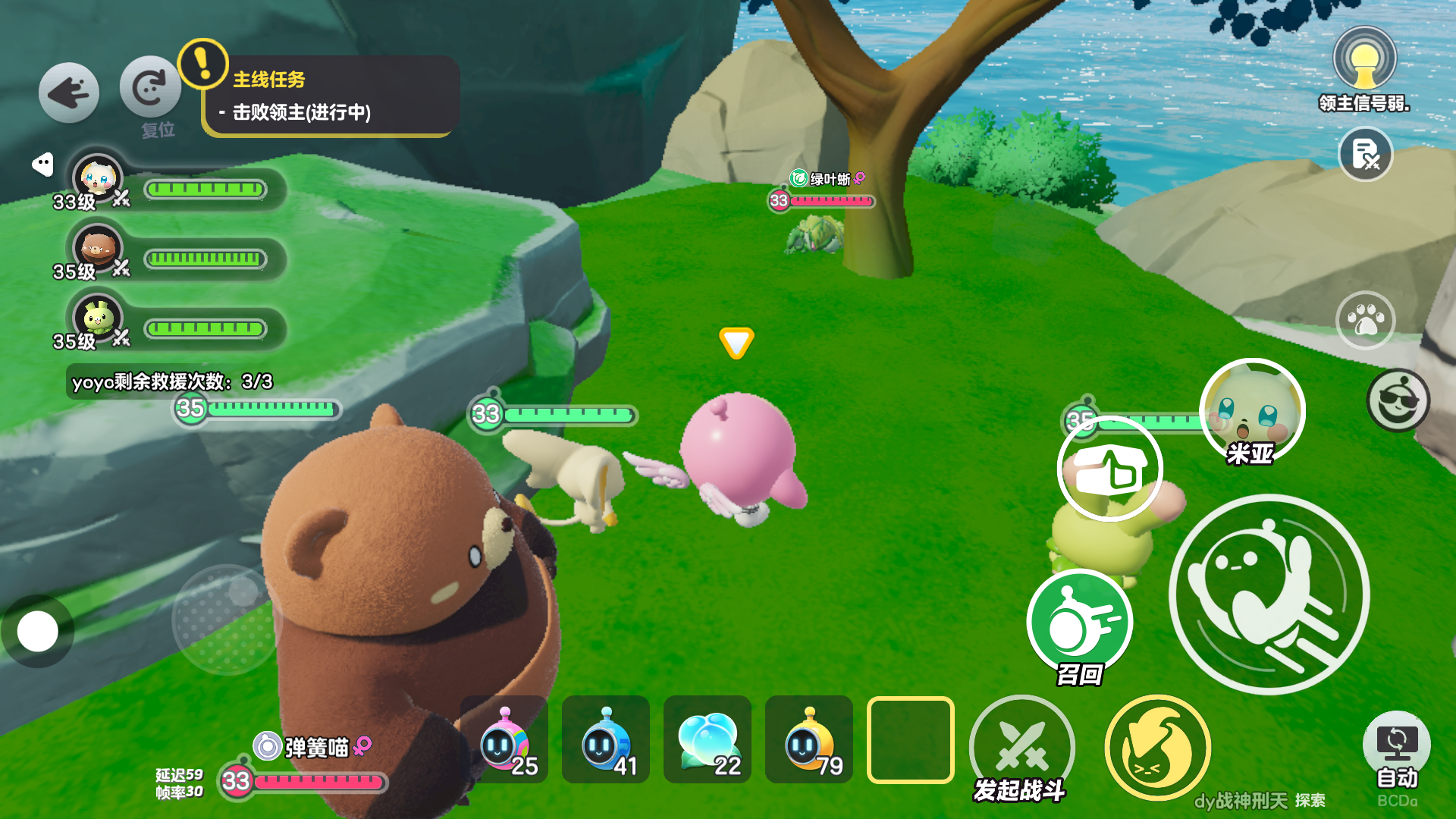This screenshot has height=819, width=1456.
Task: Start combat with 发起战斗 button
Action: point(1021,747)
